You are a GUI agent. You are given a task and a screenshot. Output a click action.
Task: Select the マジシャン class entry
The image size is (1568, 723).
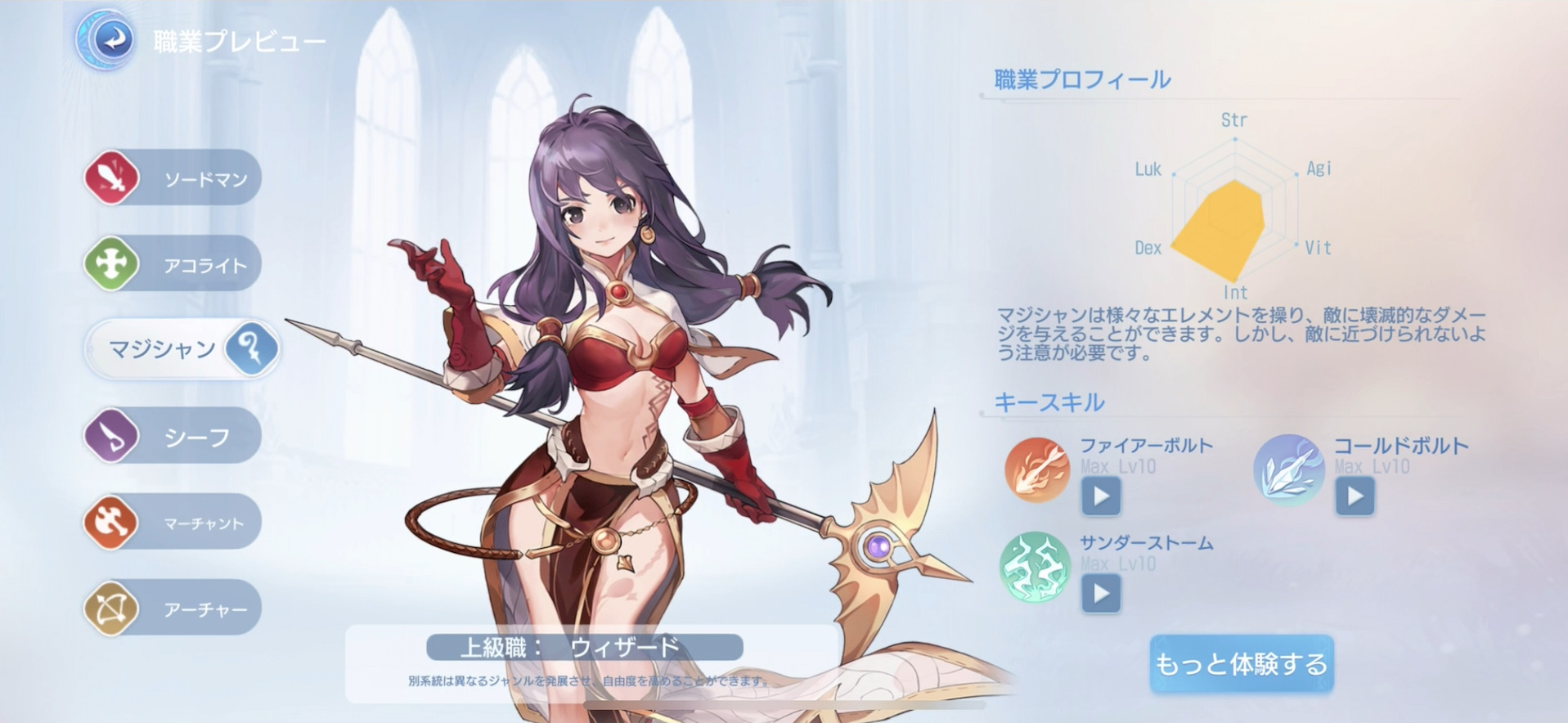pos(164,348)
